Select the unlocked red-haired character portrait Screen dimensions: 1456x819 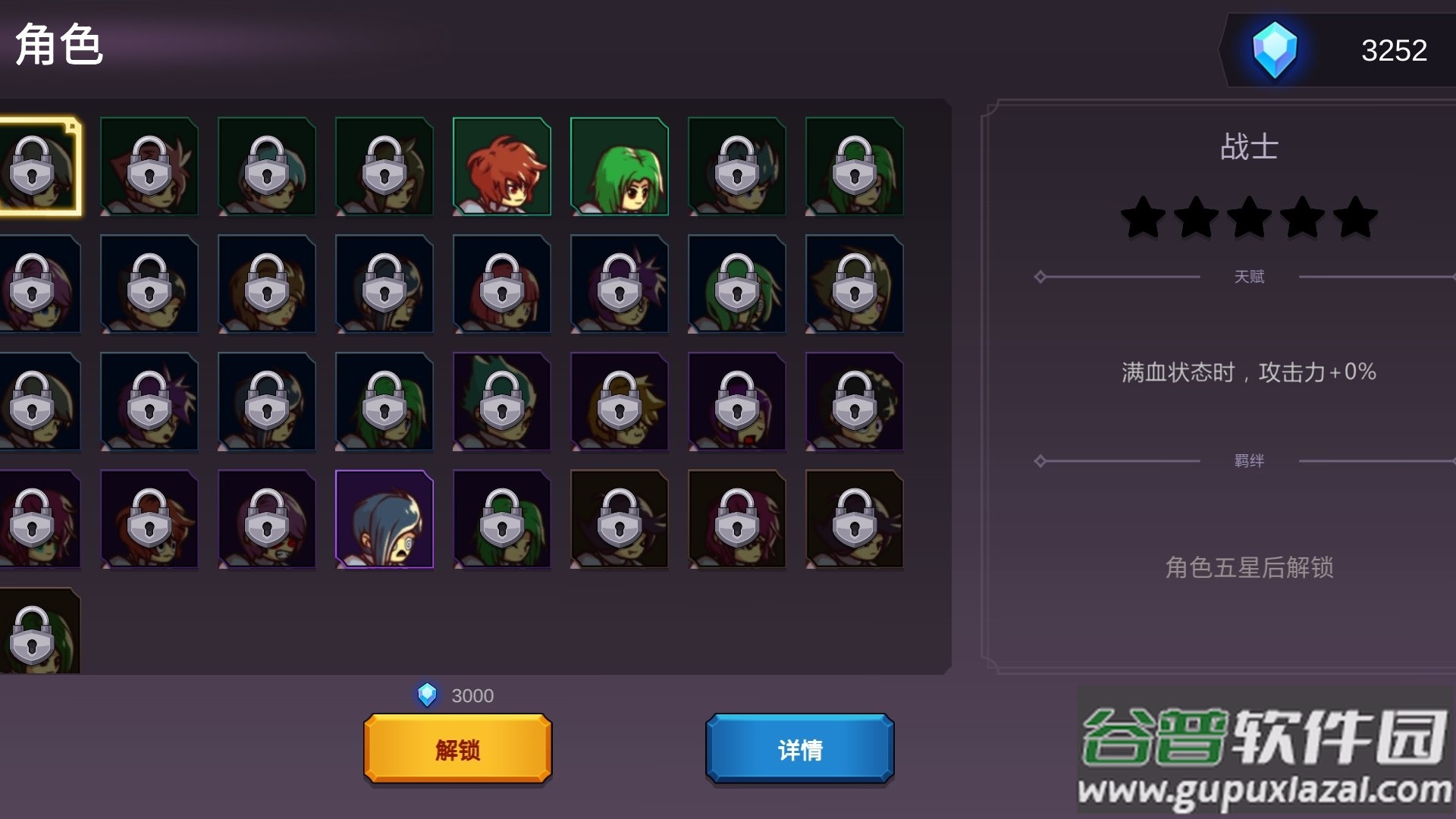tap(501, 167)
